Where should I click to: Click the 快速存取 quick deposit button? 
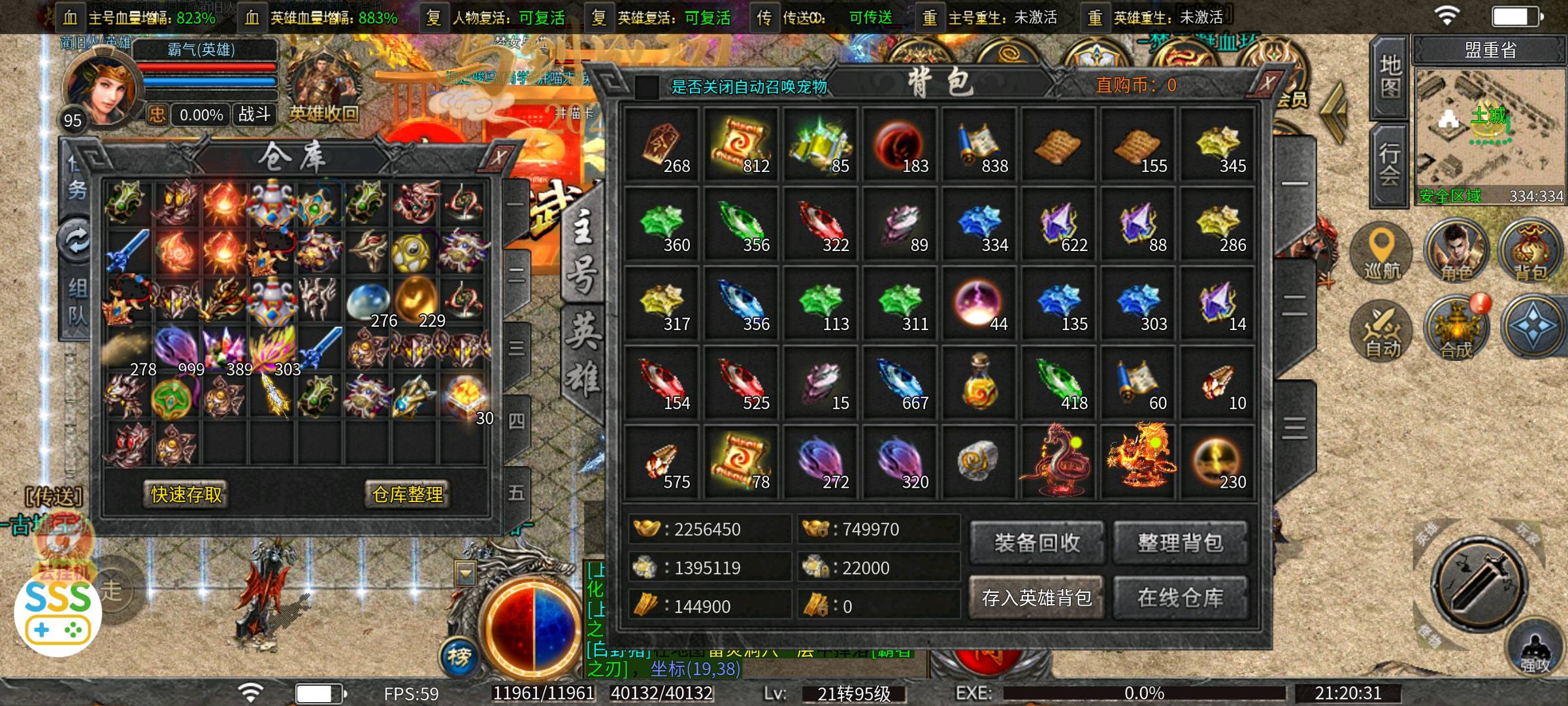(x=186, y=494)
